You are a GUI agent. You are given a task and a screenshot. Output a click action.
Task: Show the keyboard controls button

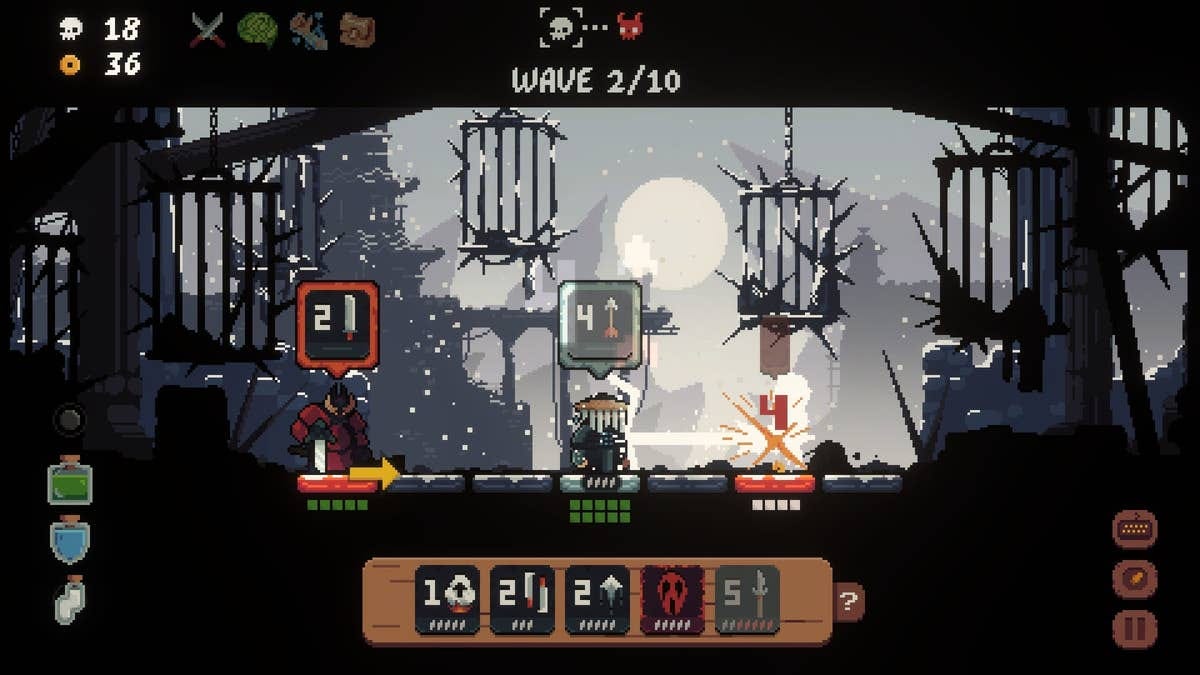coord(1135,529)
